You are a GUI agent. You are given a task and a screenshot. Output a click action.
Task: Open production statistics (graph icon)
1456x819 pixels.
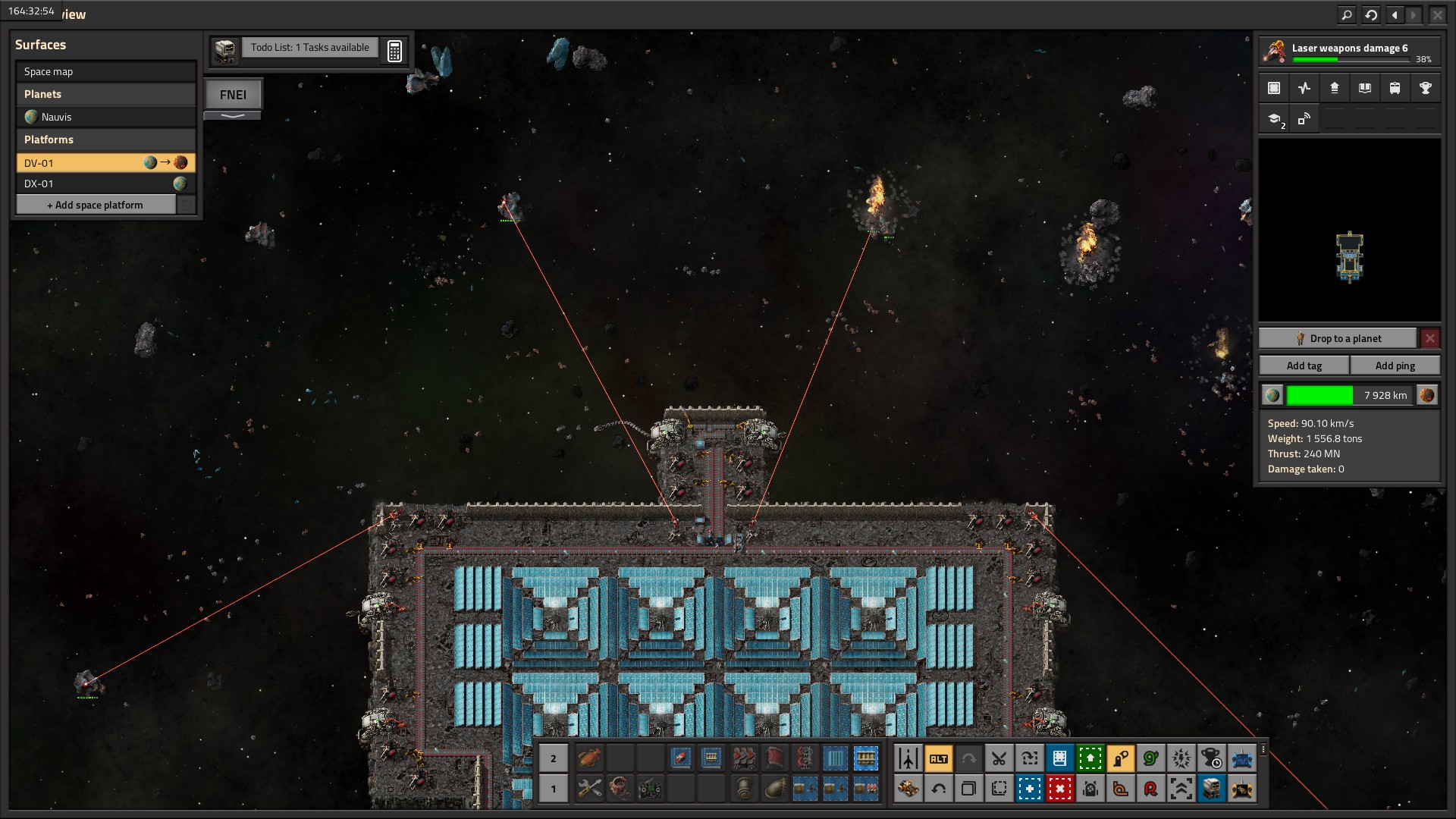point(1304,88)
